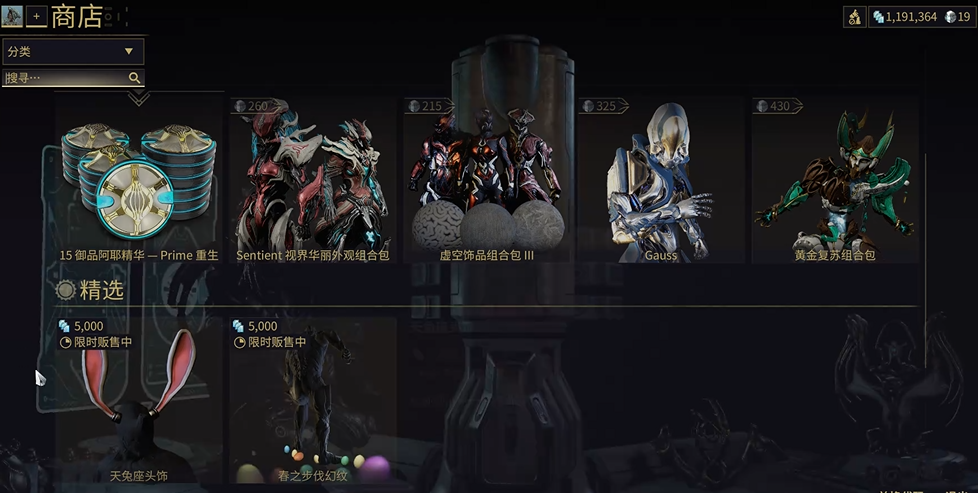Open the 天兔座头饰 rabbit ears item
This screenshot has height=493, width=978.
[139, 400]
